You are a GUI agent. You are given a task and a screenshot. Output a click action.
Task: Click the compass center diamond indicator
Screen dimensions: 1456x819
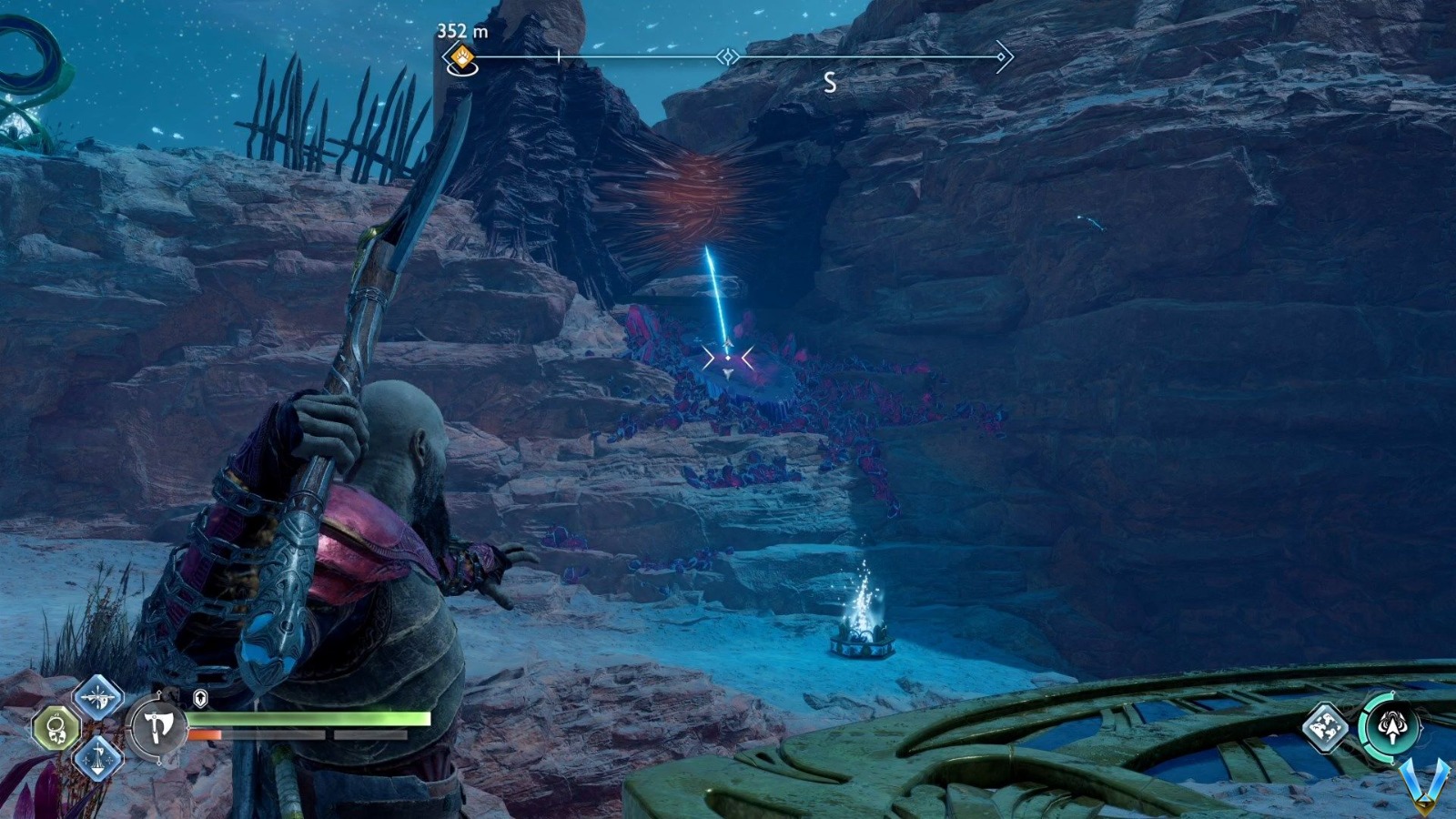pyautogui.click(x=727, y=57)
